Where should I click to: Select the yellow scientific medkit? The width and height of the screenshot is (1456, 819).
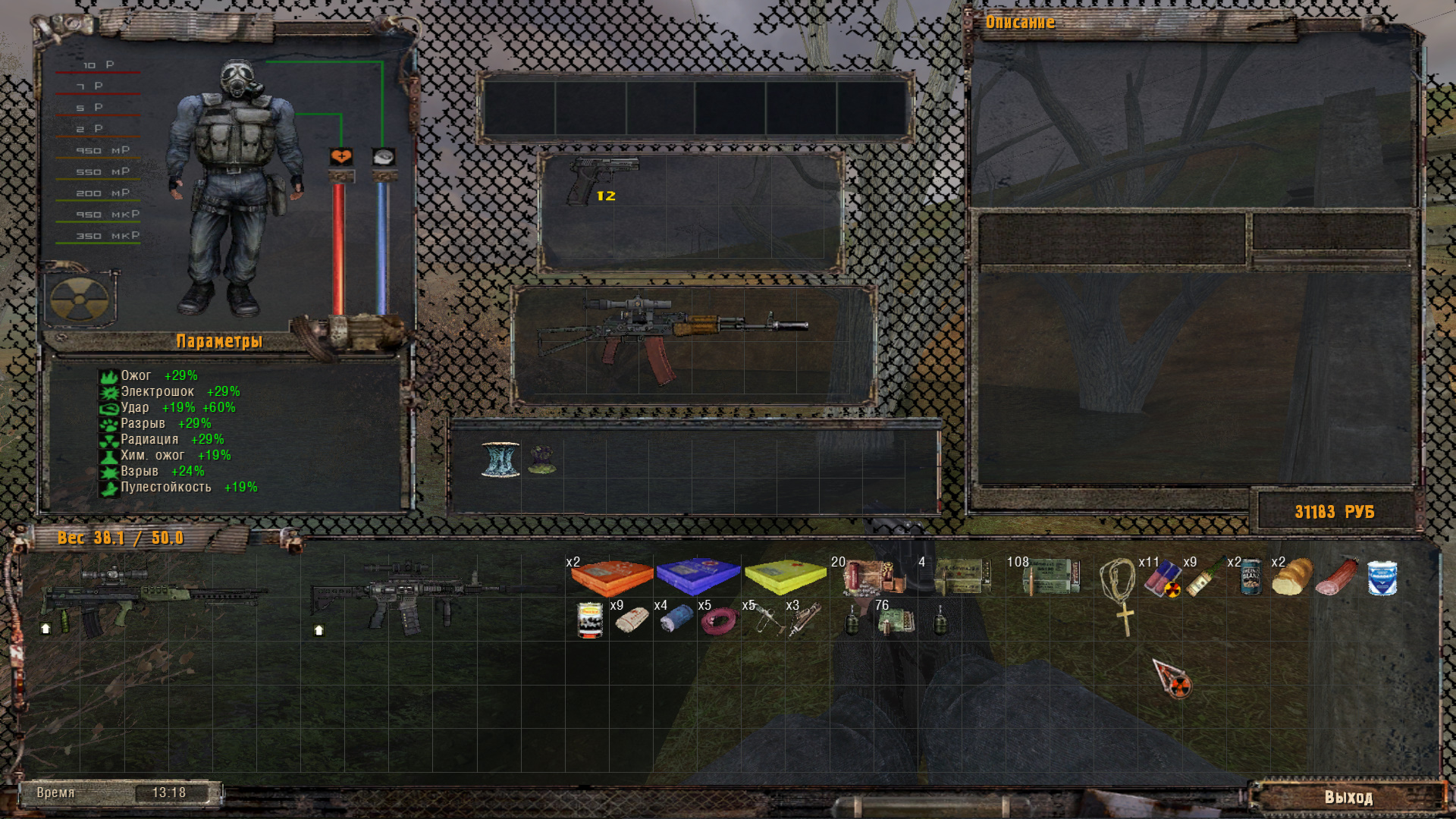click(x=785, y=578)
